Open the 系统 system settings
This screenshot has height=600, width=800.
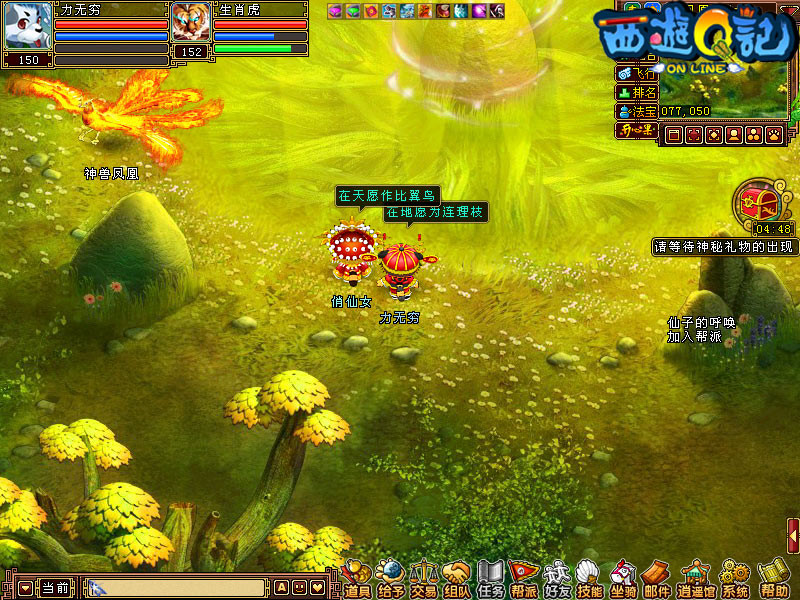pyautogui.click(x=735, y=579)
